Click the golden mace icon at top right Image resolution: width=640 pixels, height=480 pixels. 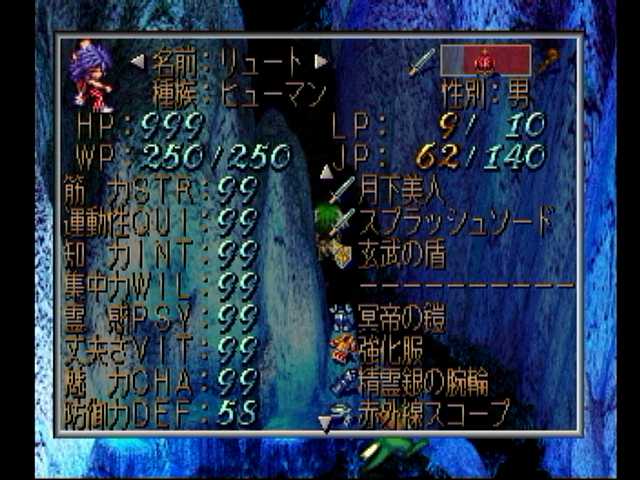click(x=550, y=62)
